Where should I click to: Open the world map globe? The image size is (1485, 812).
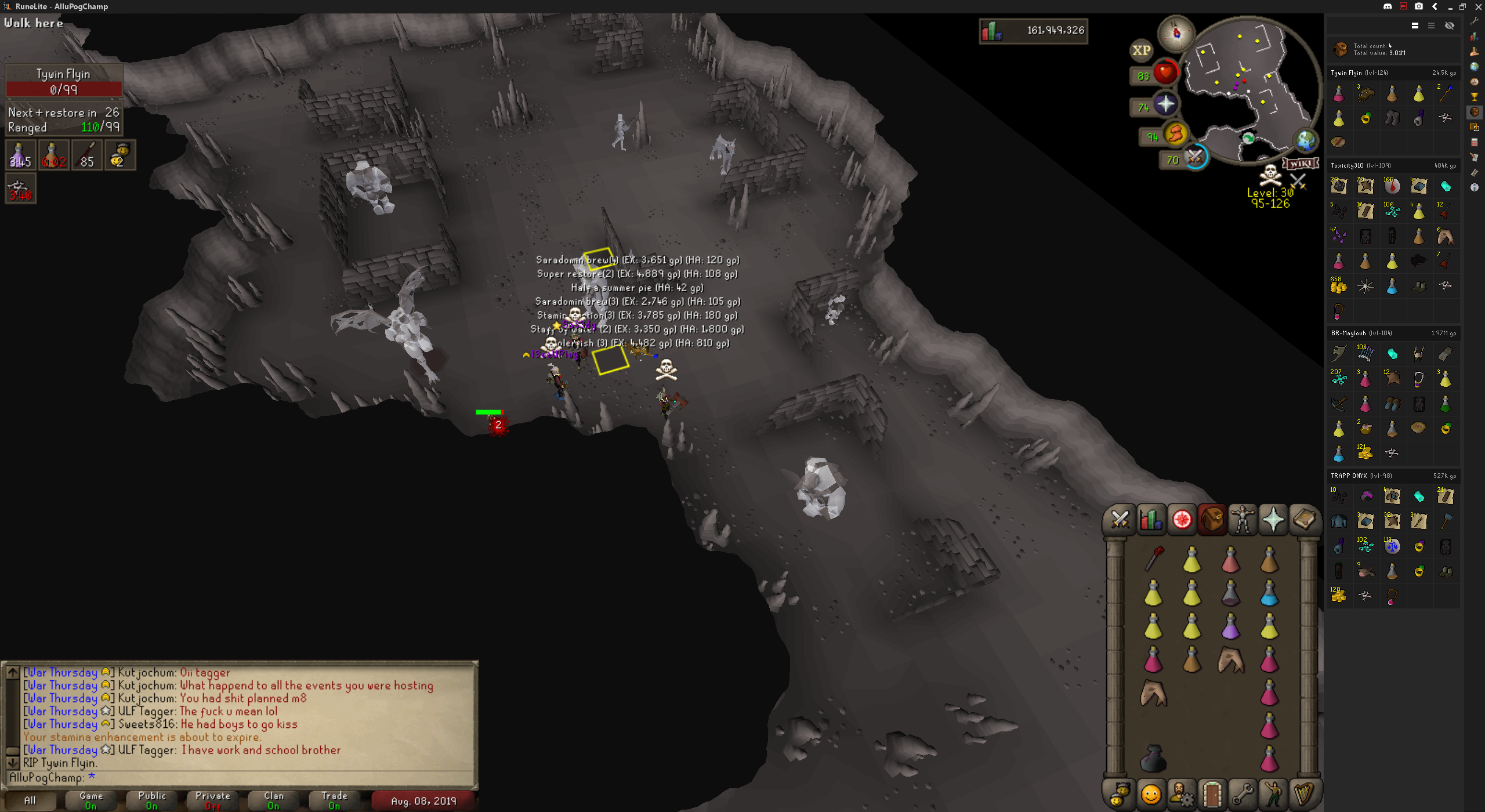coord(1306,140)
